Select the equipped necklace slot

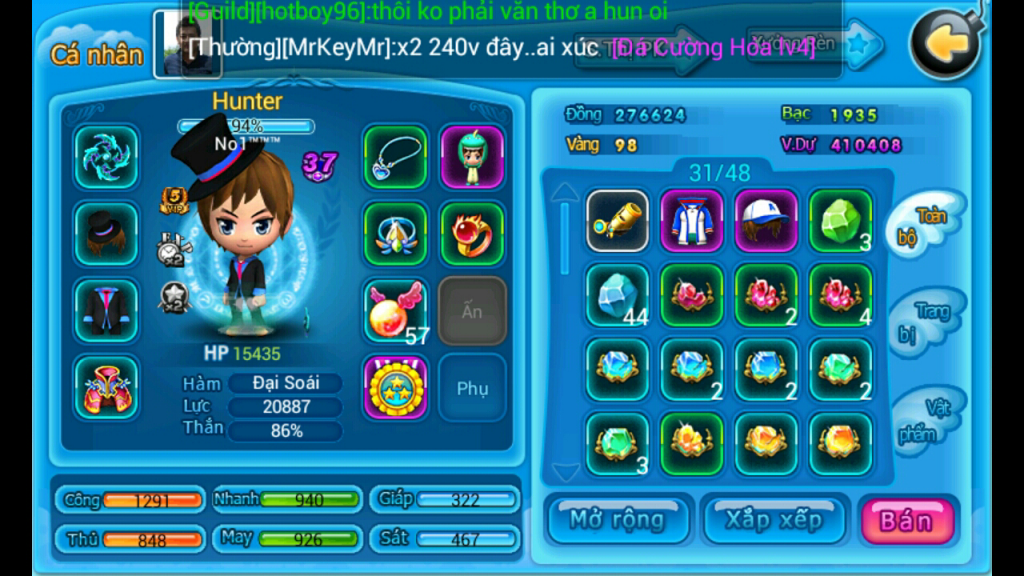(x=395, y=157)
